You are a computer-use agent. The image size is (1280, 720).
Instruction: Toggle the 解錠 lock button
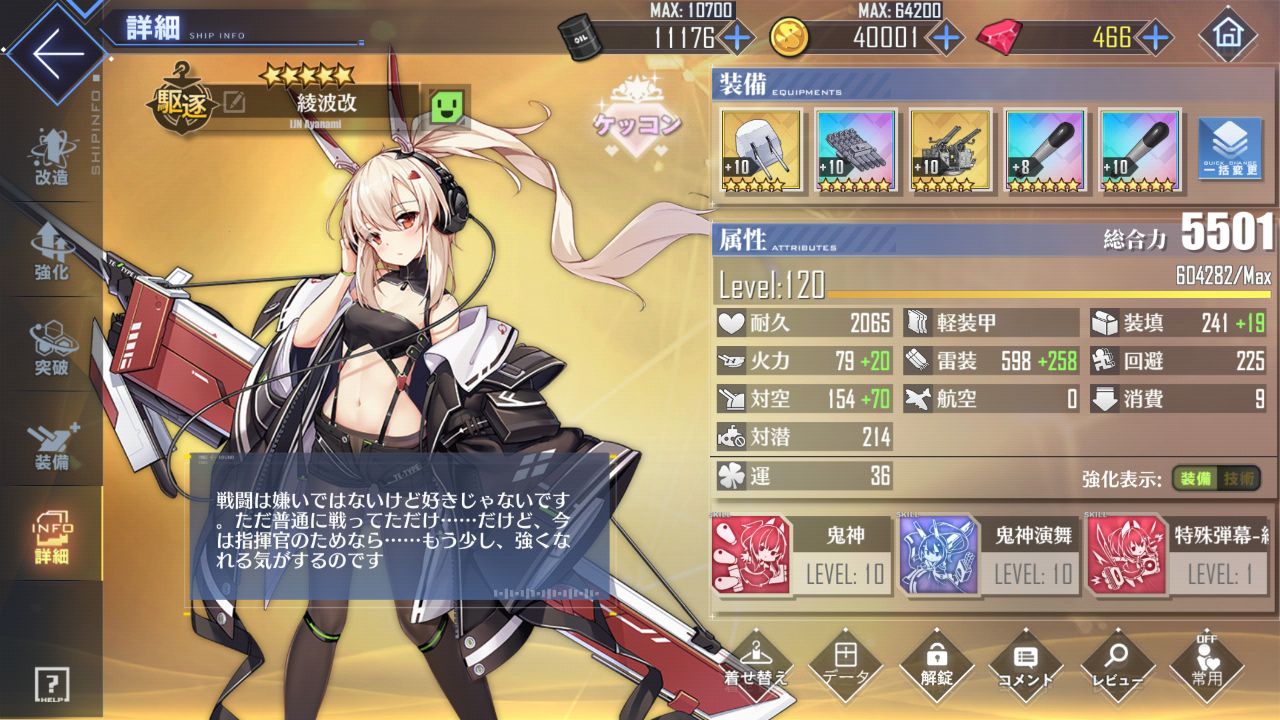coord(937,662)
